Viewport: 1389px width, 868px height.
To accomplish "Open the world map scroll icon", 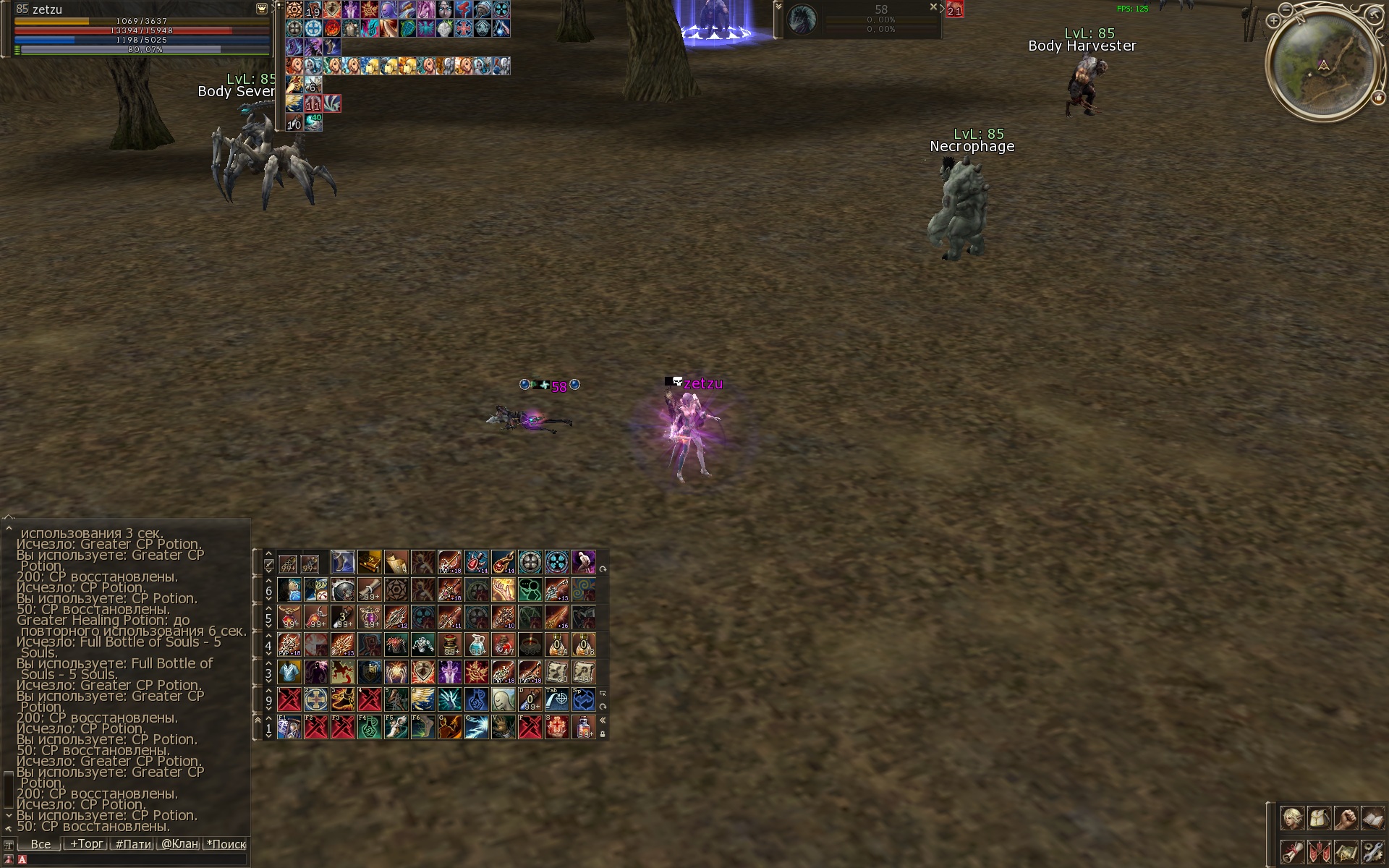I will point(1346,852).
